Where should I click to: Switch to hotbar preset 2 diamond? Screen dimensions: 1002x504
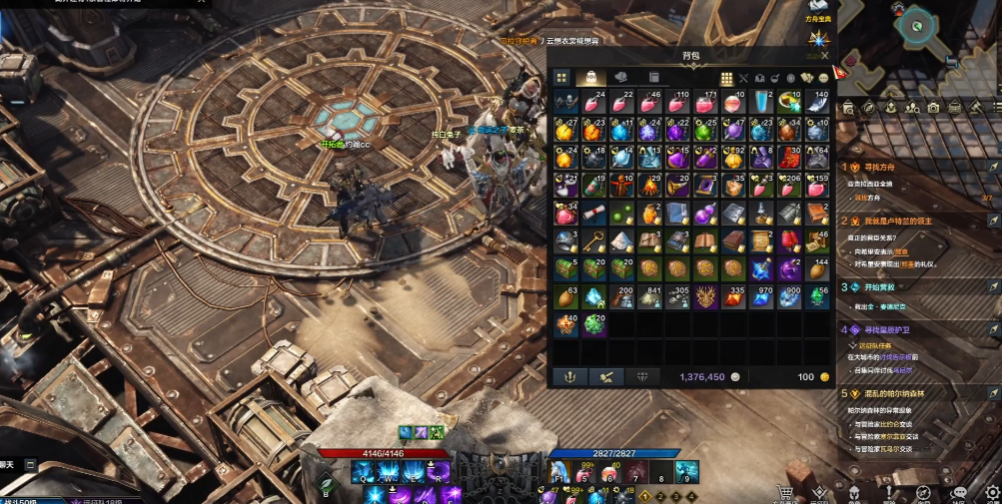tap(659, 496)
